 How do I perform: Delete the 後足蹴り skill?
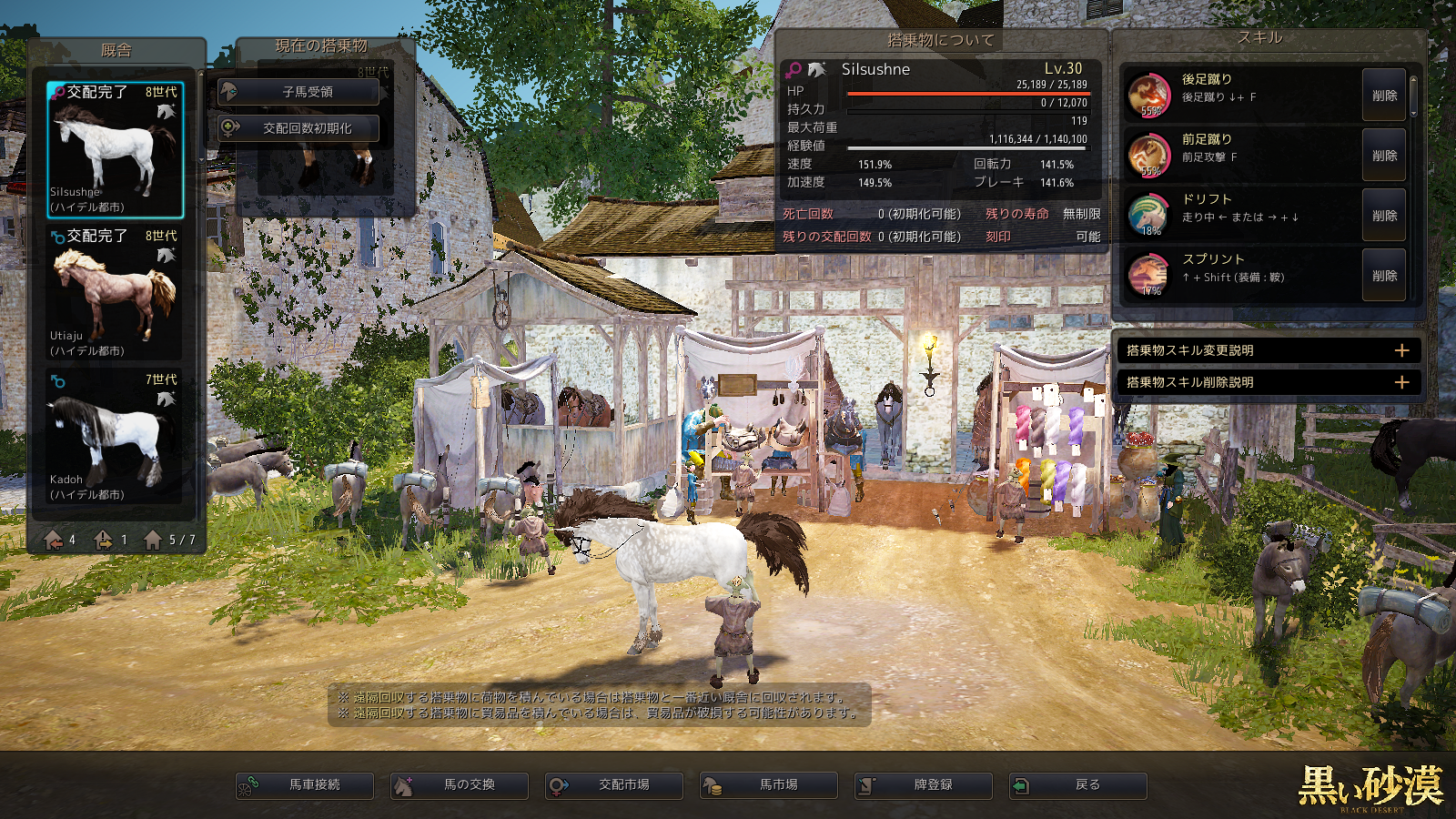tap(1383, 96)
